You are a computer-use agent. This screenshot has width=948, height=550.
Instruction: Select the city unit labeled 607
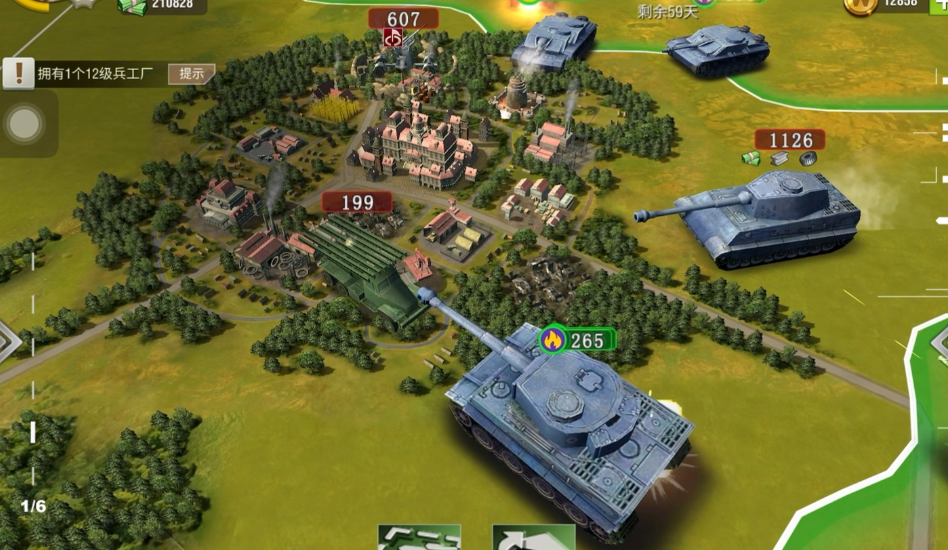(x=403, y=19)
